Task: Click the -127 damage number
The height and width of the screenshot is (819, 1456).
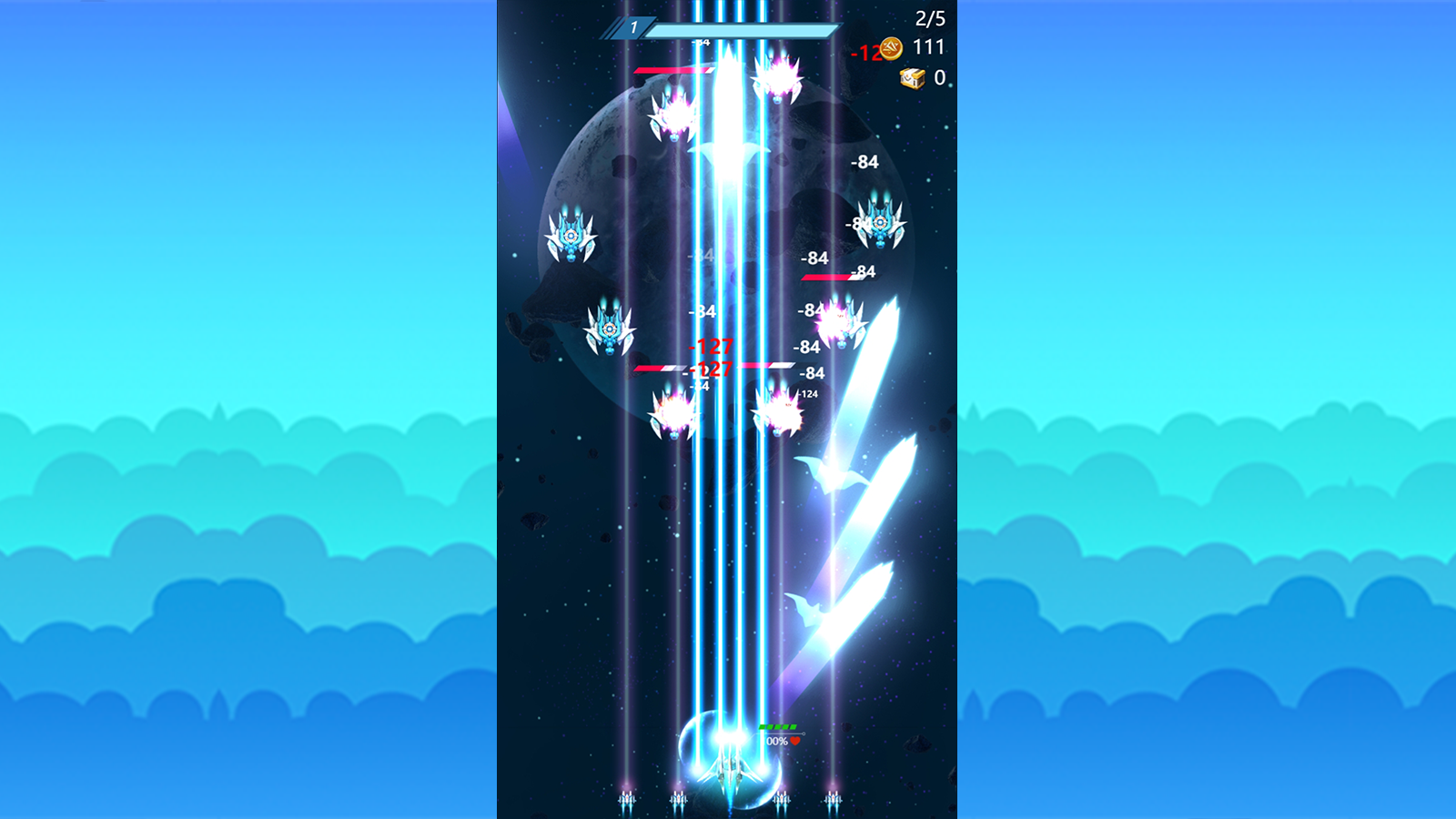Action: [713, 347]
